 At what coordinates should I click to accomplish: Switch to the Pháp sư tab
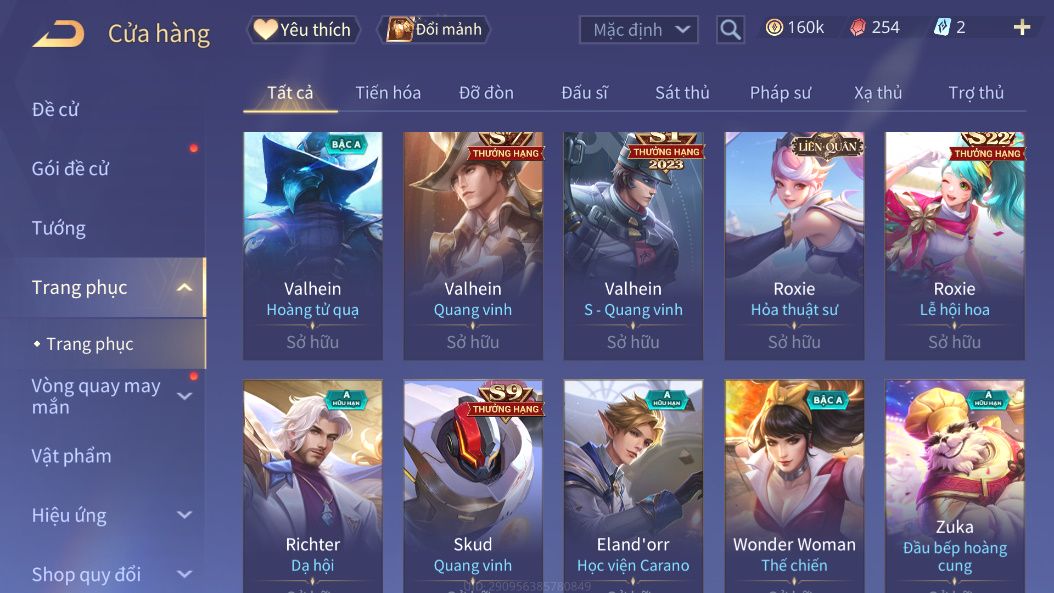pyautogui.click(x=781, y=93)
